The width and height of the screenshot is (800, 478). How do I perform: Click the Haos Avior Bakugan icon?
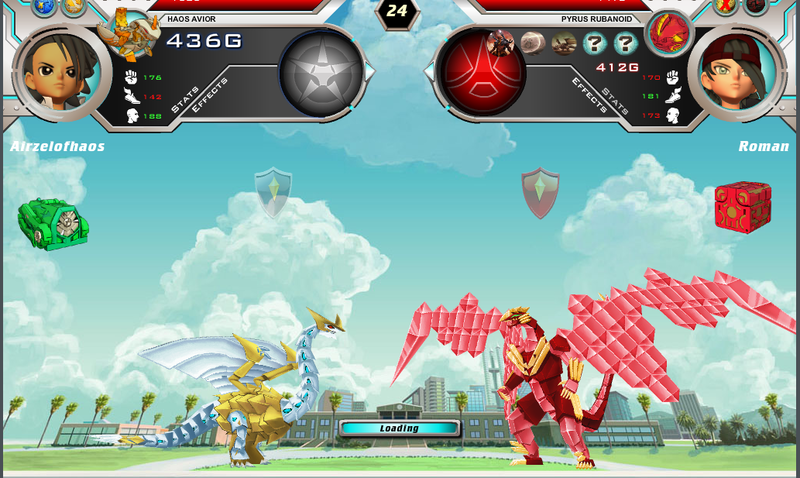point(135,32)
